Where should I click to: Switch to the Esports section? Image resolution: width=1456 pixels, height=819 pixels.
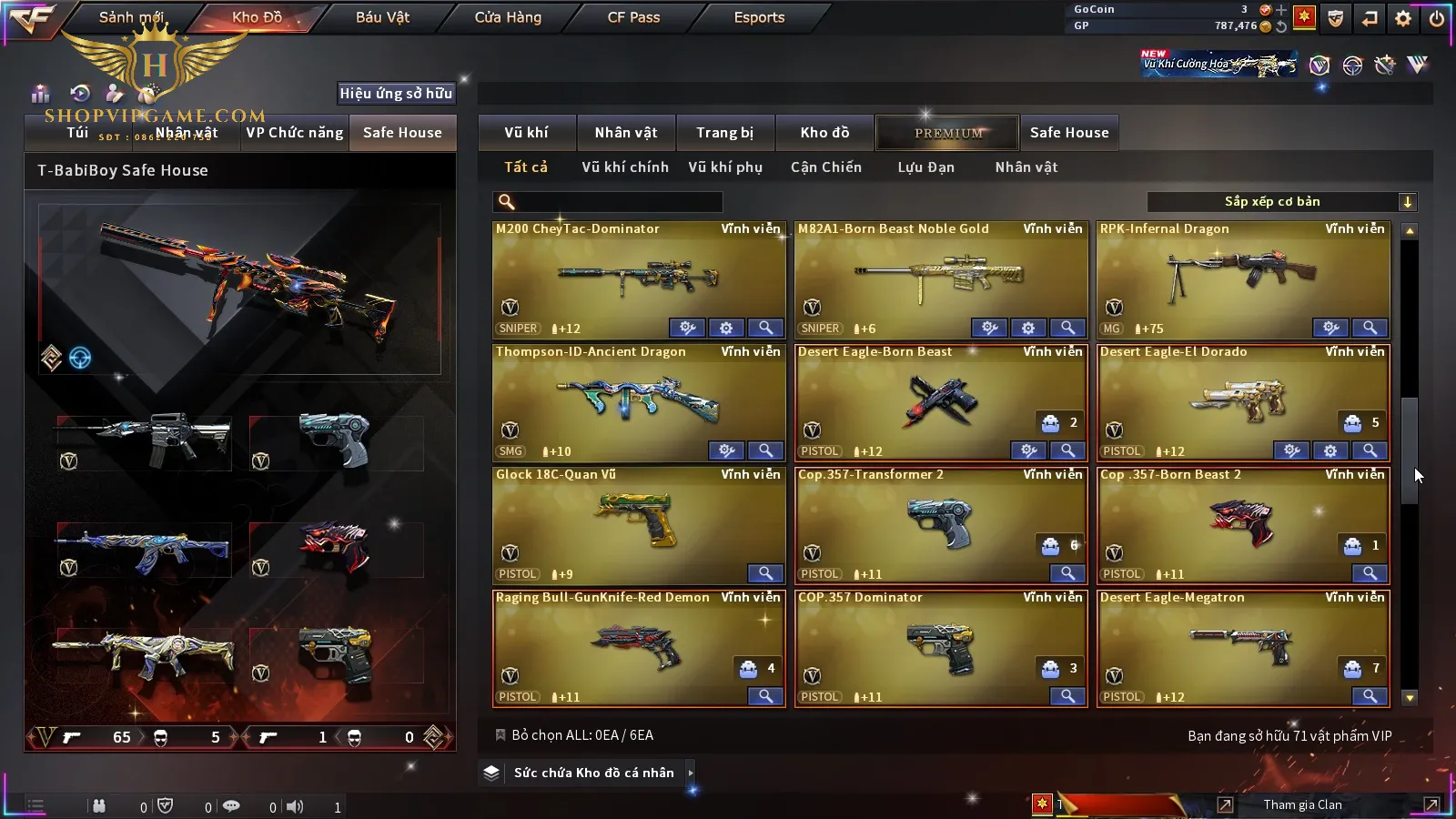(x=759, y=17)
